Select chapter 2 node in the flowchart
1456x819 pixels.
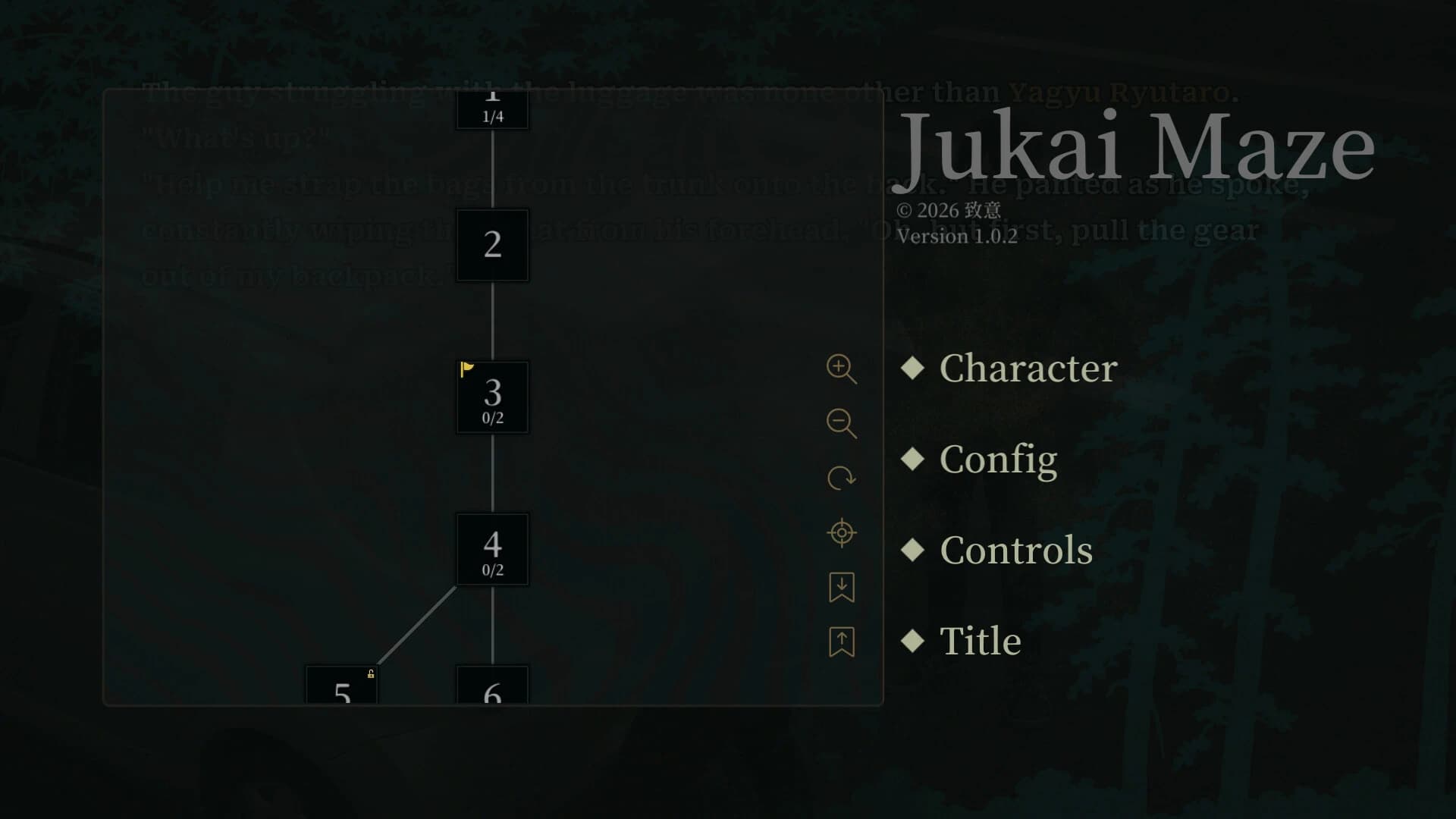492,246
